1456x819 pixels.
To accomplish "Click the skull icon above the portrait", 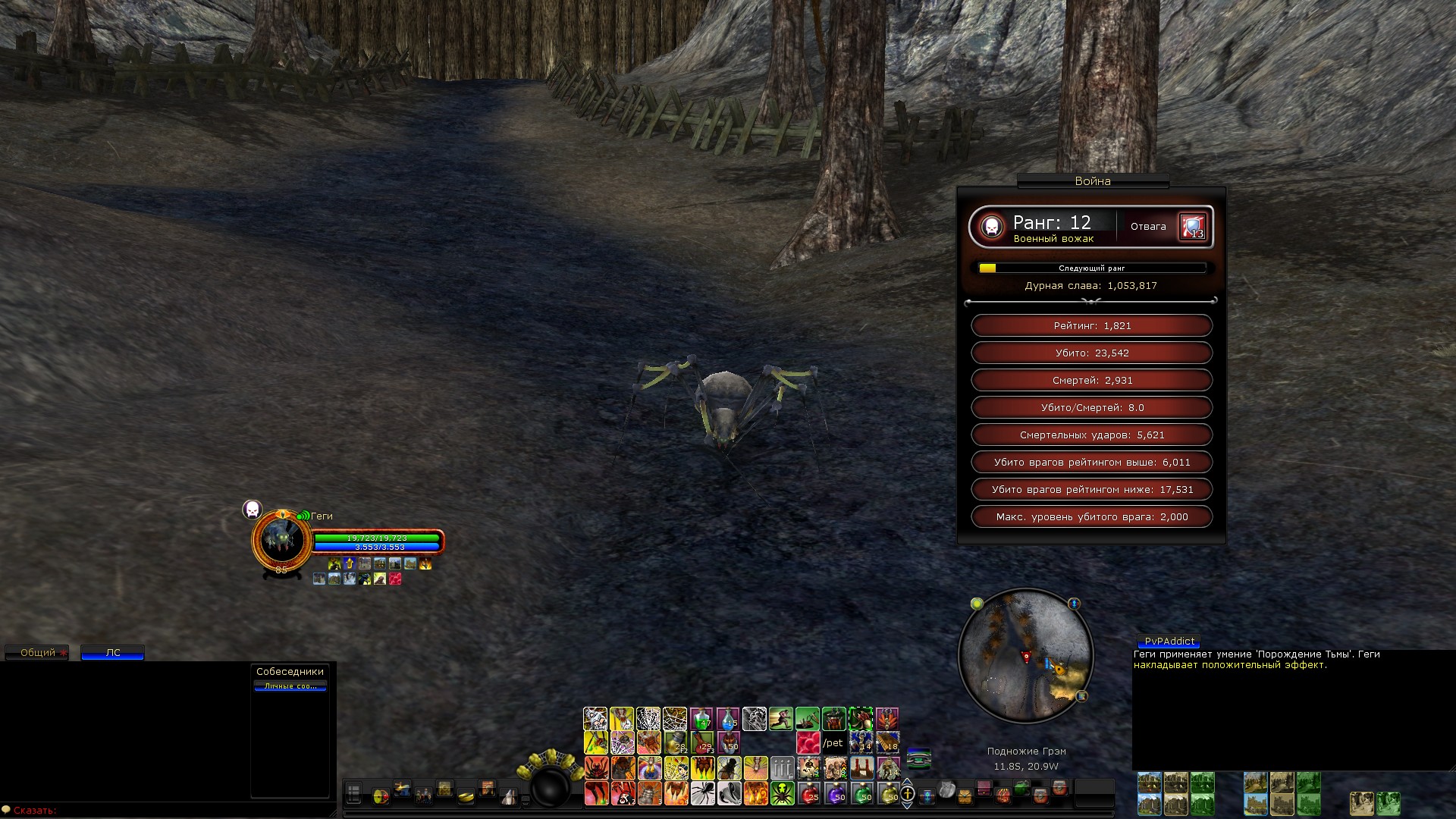I will 252,510.
